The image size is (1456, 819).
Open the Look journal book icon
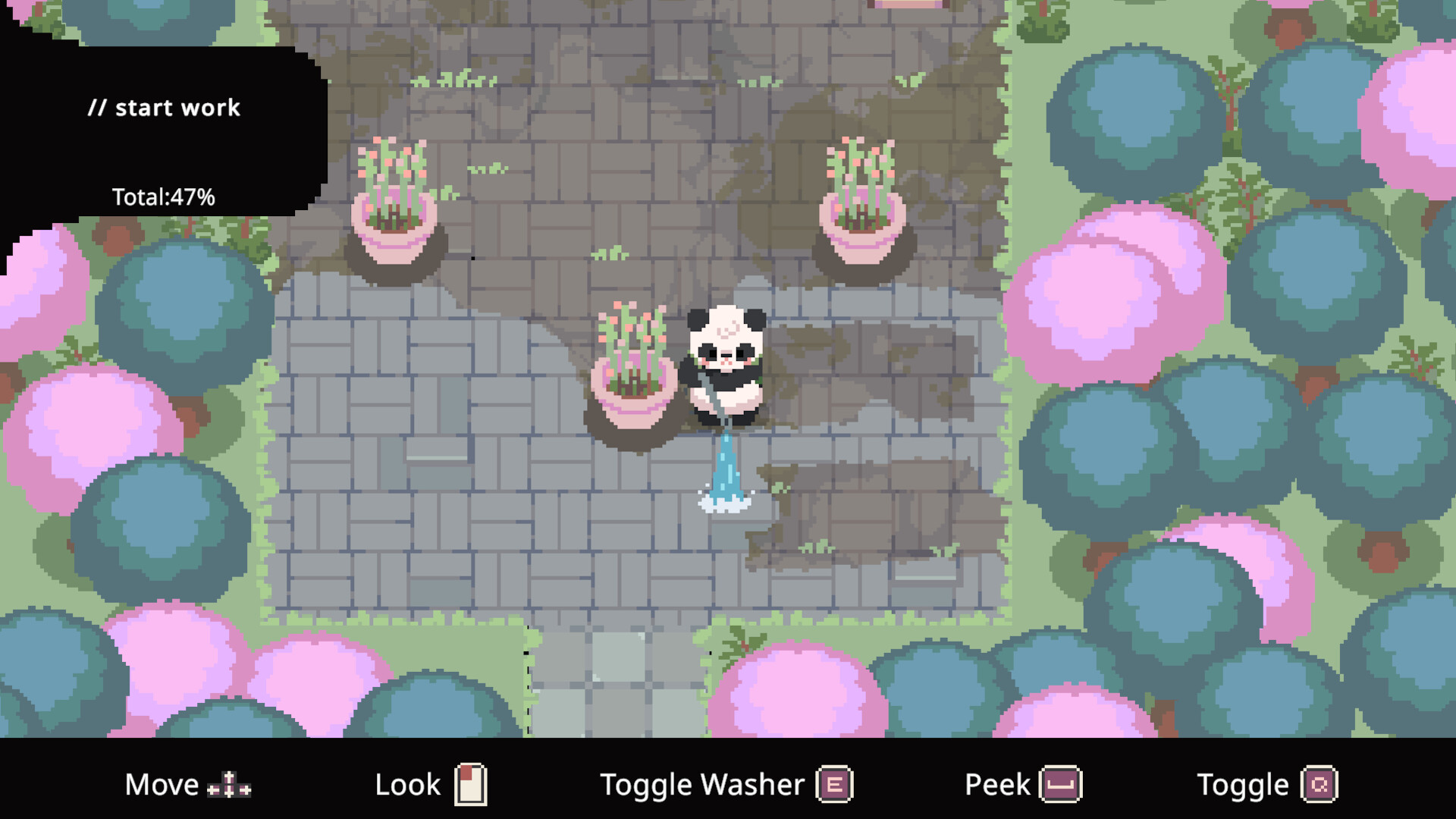point(472,783)
